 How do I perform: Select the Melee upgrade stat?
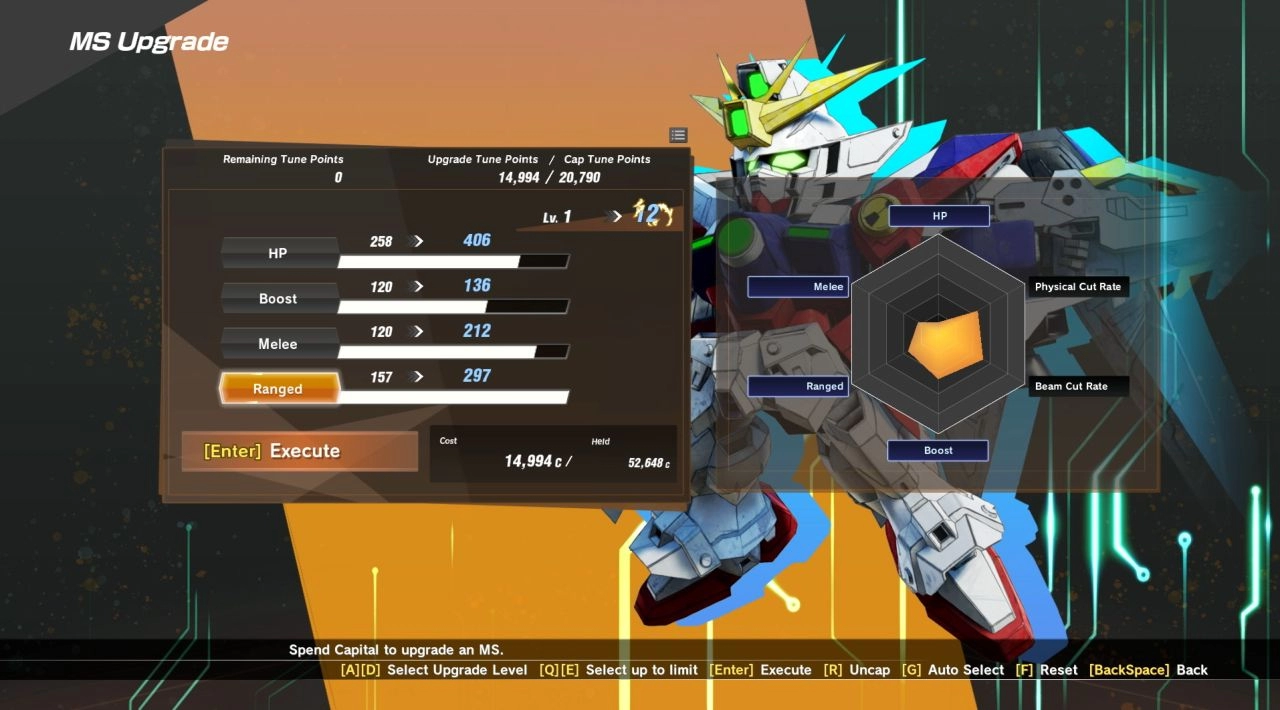278,344
